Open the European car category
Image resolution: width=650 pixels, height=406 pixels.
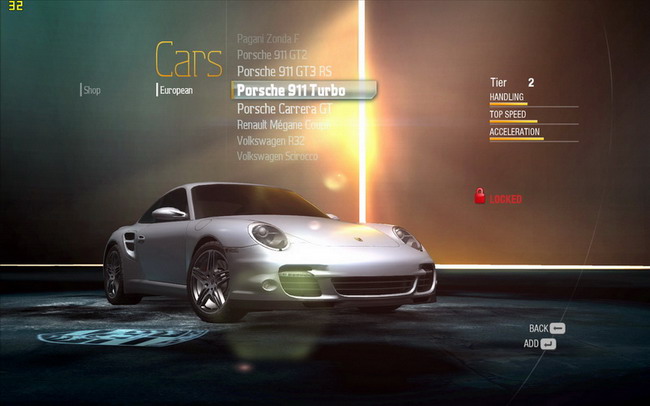point(176,90)
